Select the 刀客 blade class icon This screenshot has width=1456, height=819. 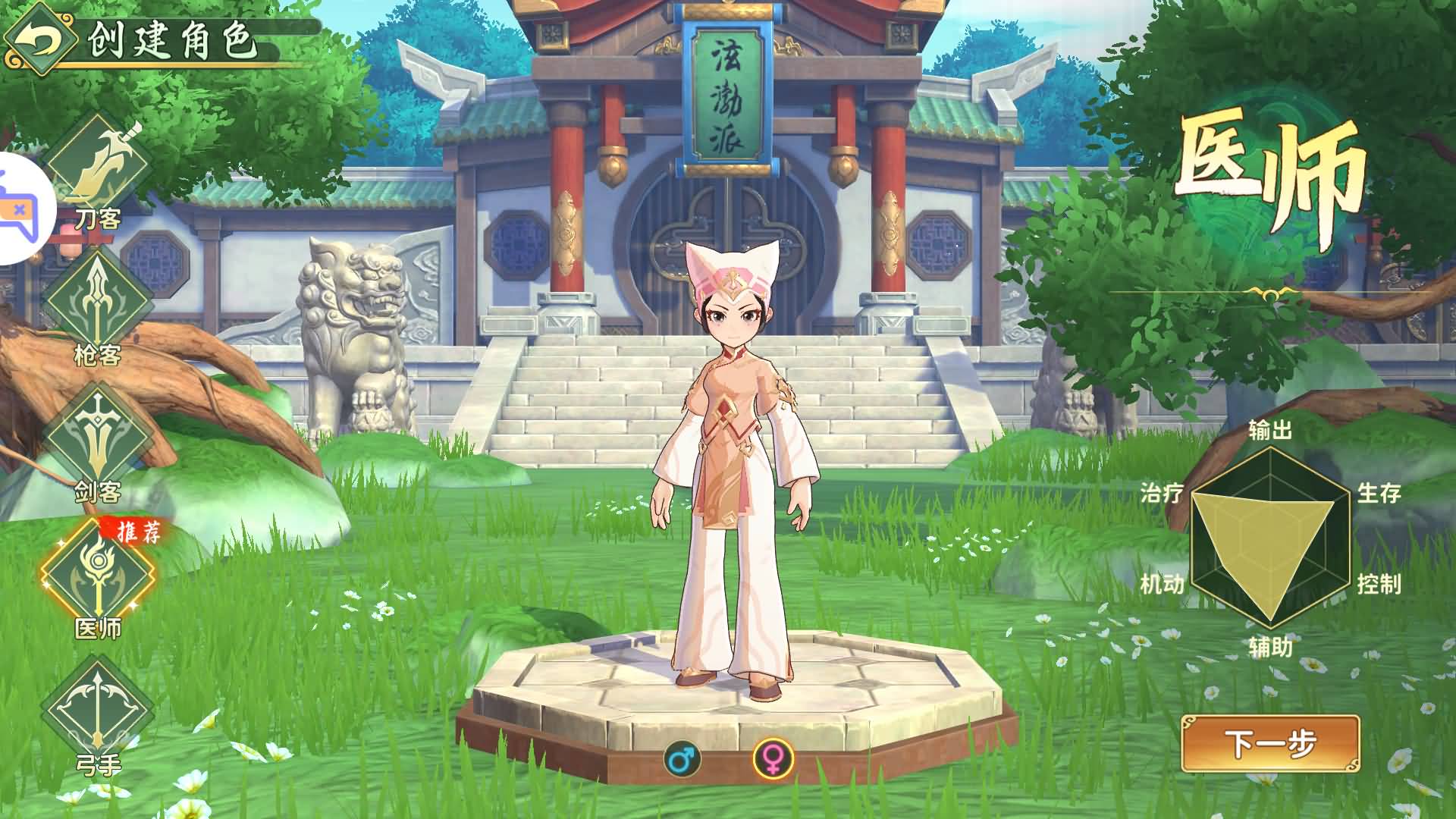tap(99, 162)
